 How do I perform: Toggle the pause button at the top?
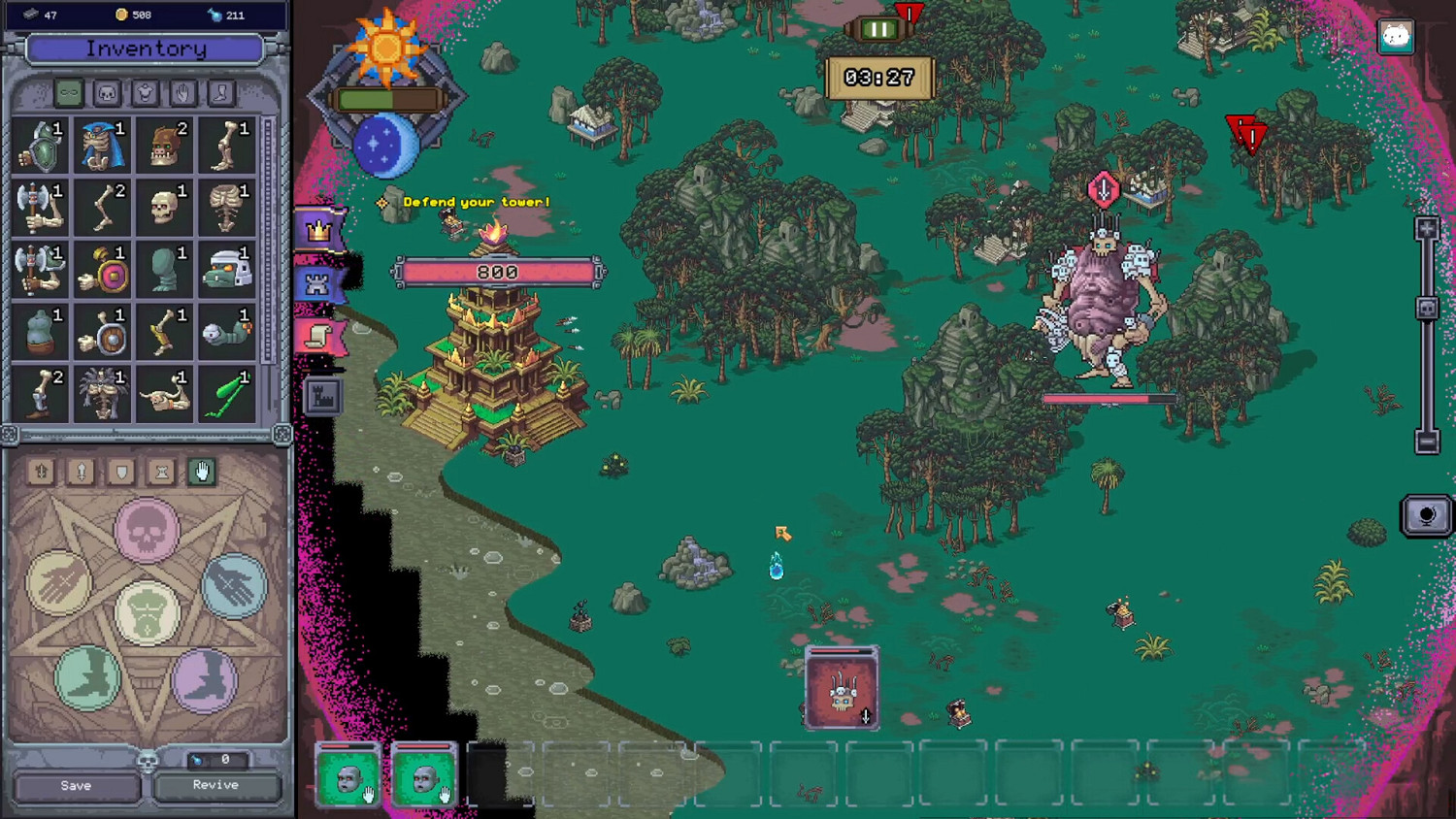point(879,27)
